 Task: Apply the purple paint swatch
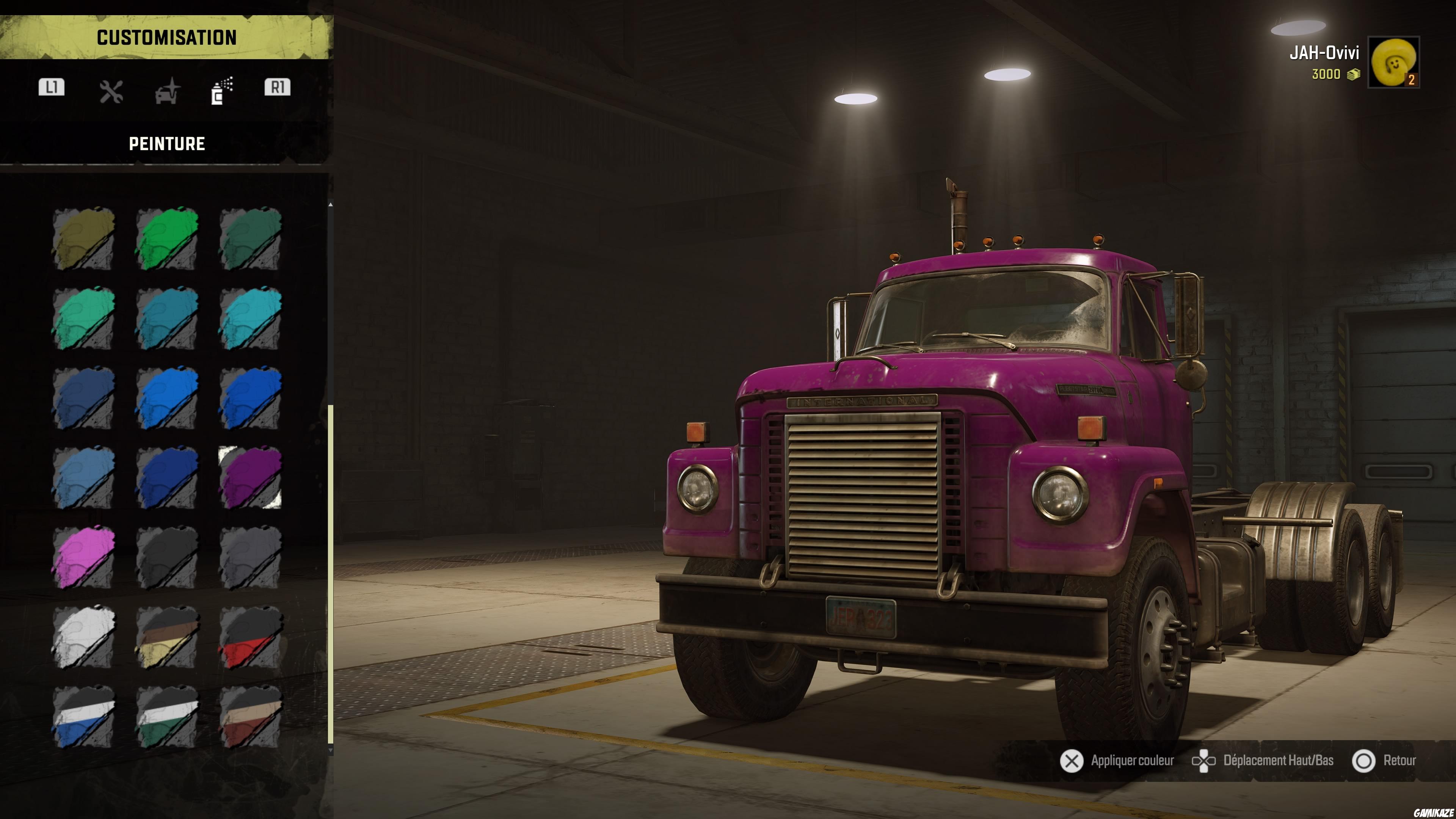250,478
